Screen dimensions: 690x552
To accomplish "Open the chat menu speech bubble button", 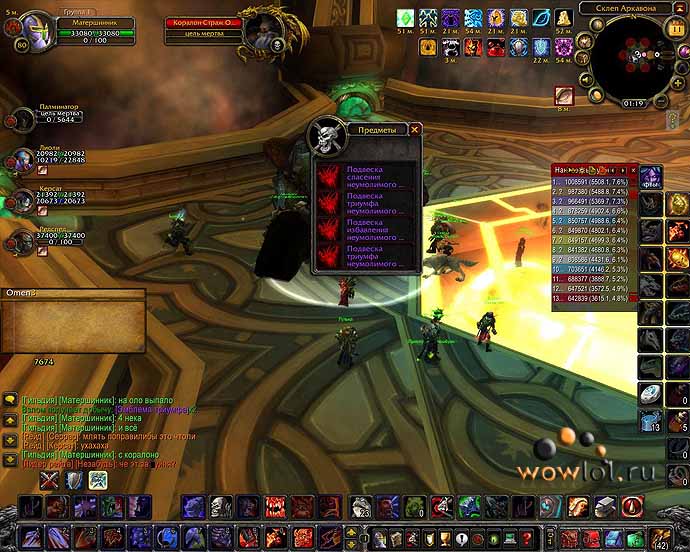I will pos(11,399).
